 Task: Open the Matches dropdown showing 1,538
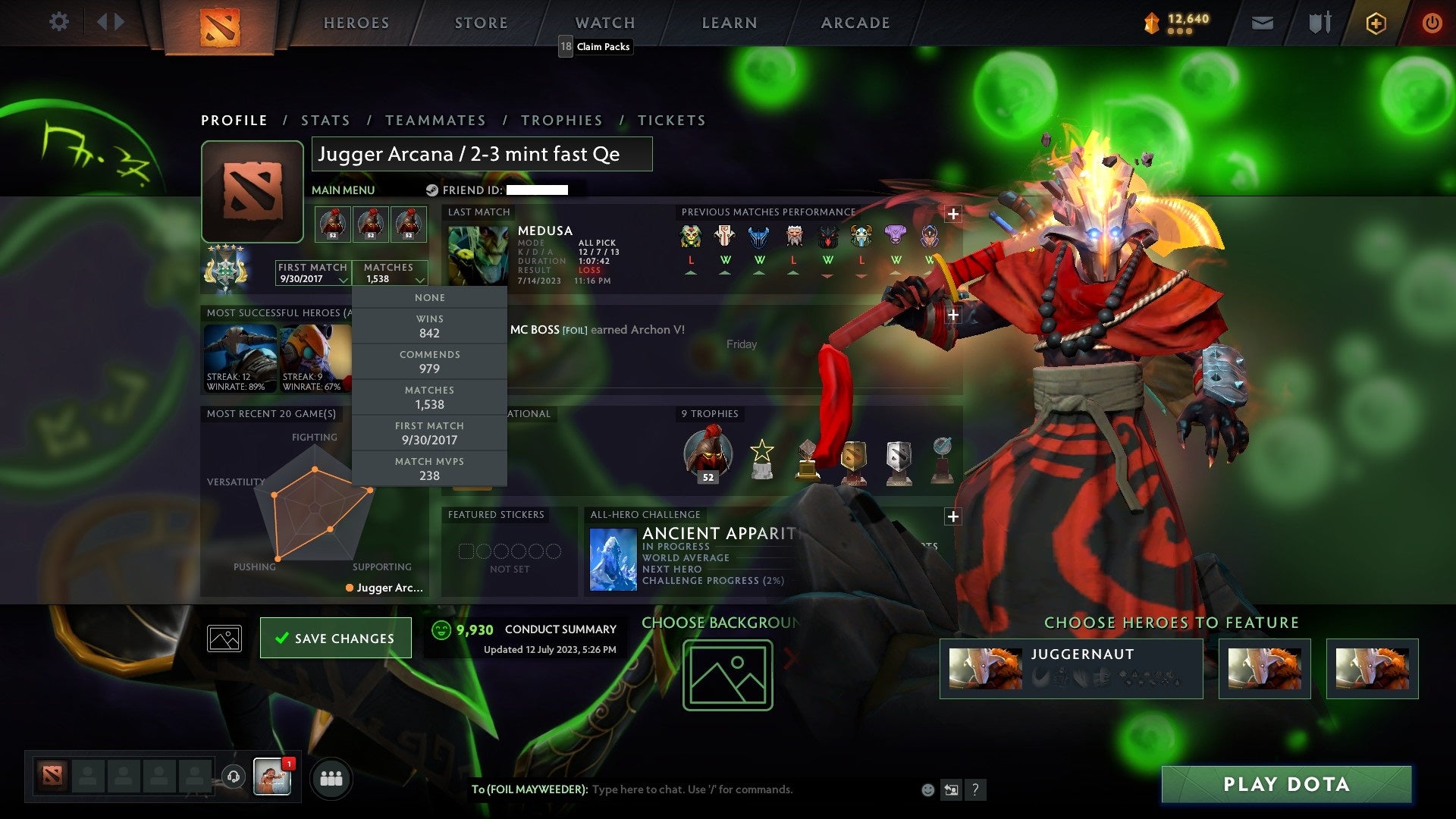[x=391, y=275]
